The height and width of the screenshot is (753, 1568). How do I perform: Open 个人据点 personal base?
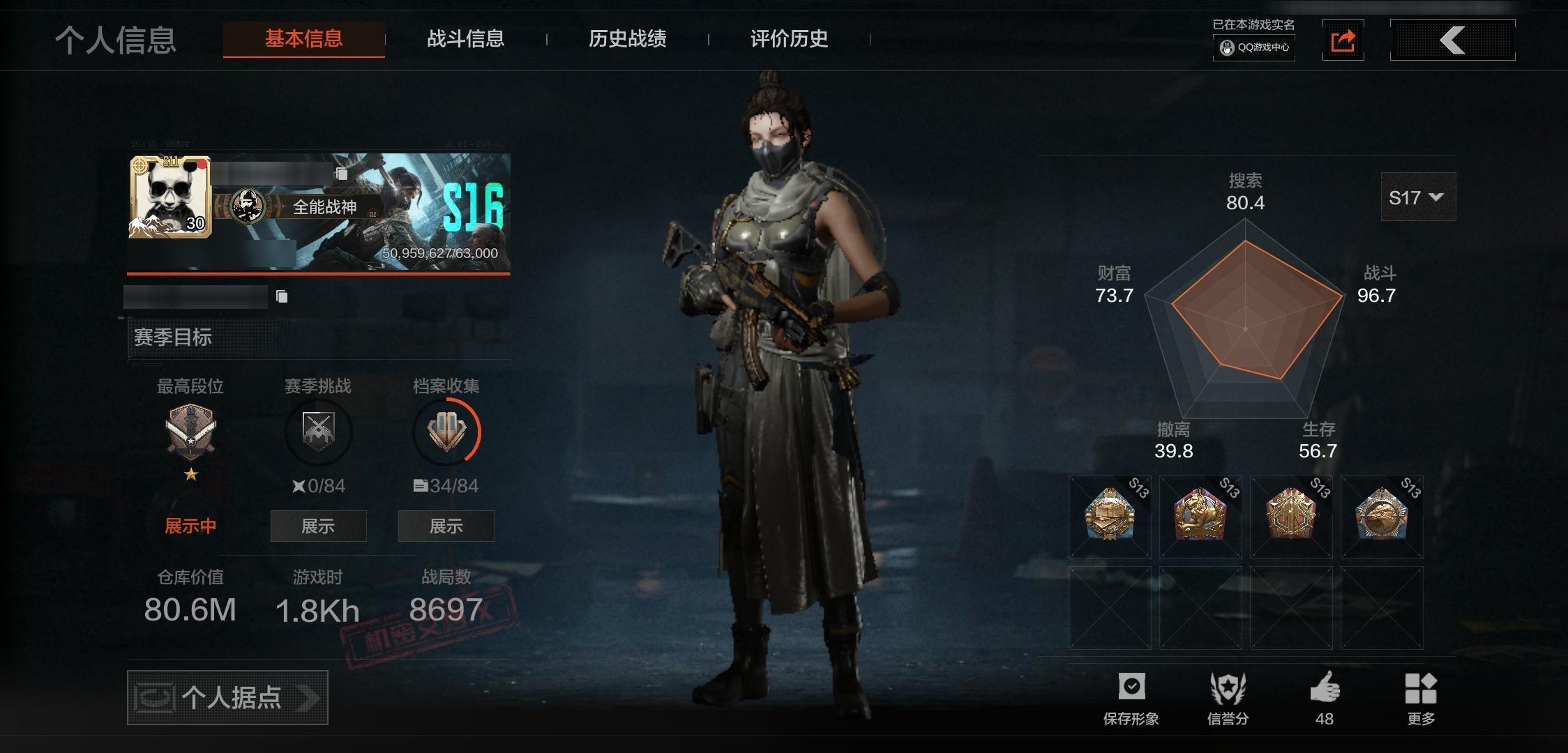click(227, 697)
